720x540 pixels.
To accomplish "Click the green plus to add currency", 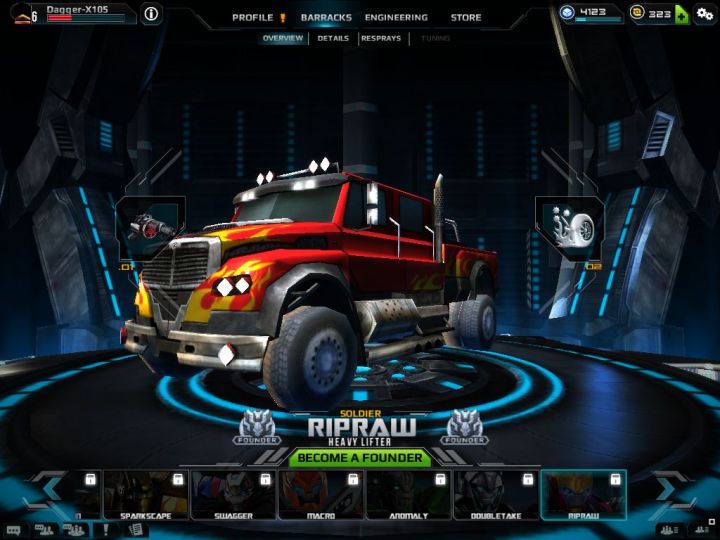I will 681,14.
